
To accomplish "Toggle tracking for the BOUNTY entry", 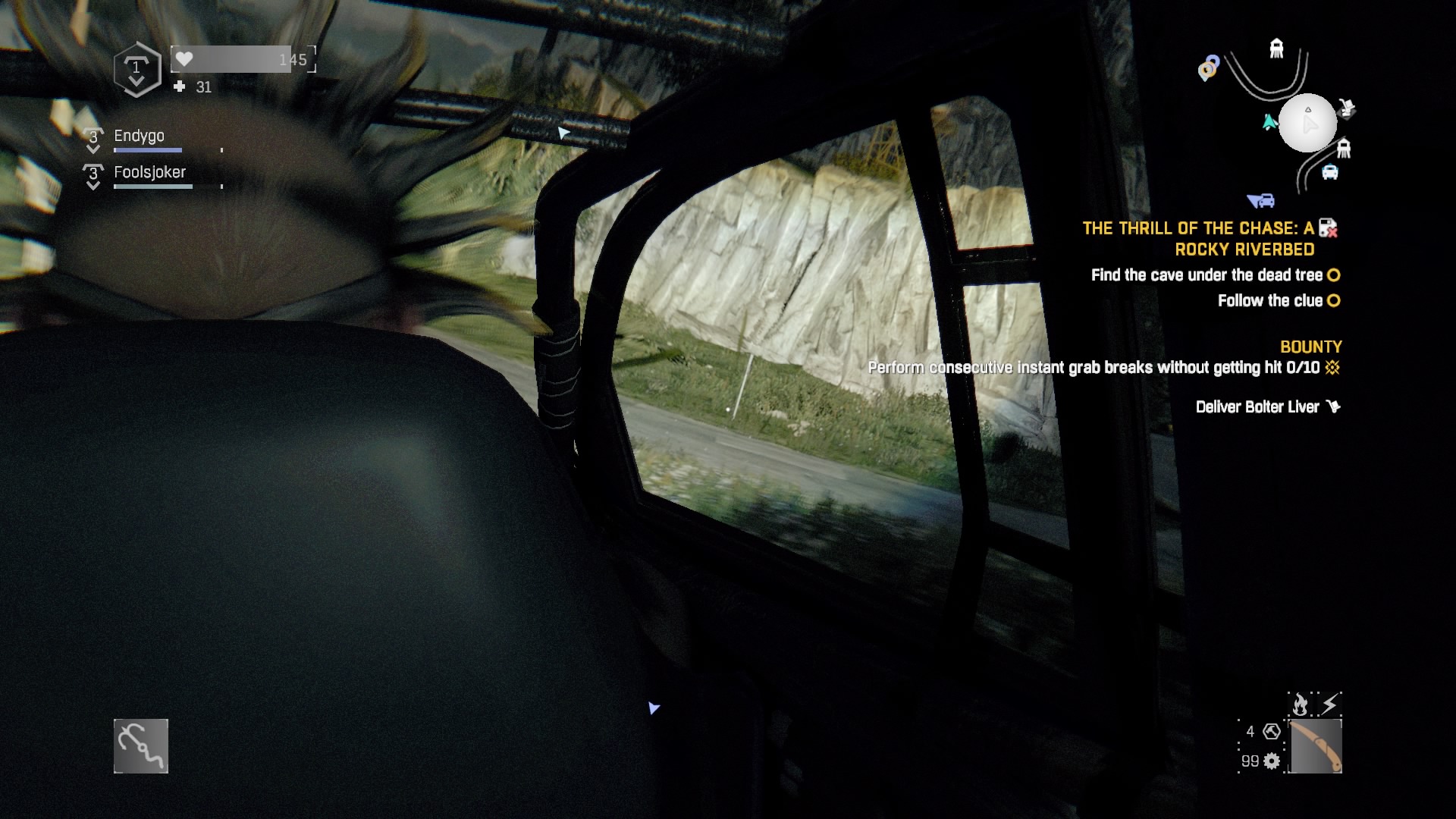I will [1311, 347].
